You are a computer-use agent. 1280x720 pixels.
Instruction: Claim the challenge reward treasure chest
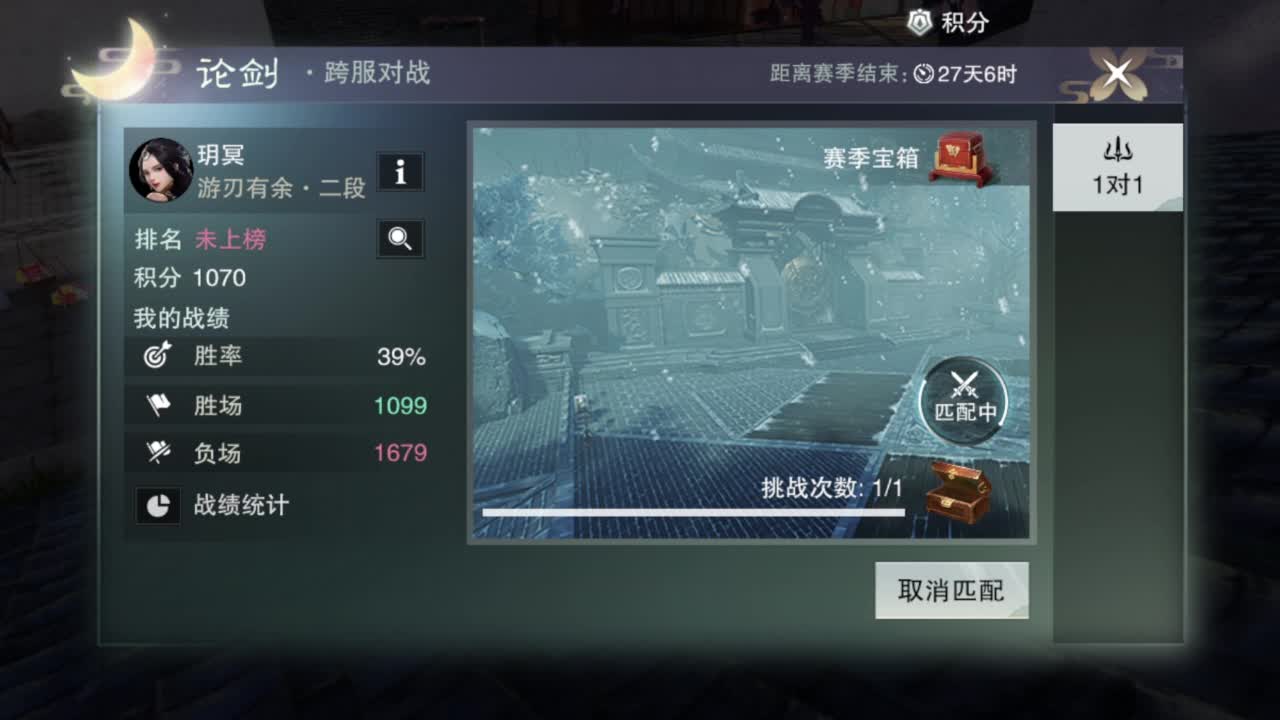957,491
